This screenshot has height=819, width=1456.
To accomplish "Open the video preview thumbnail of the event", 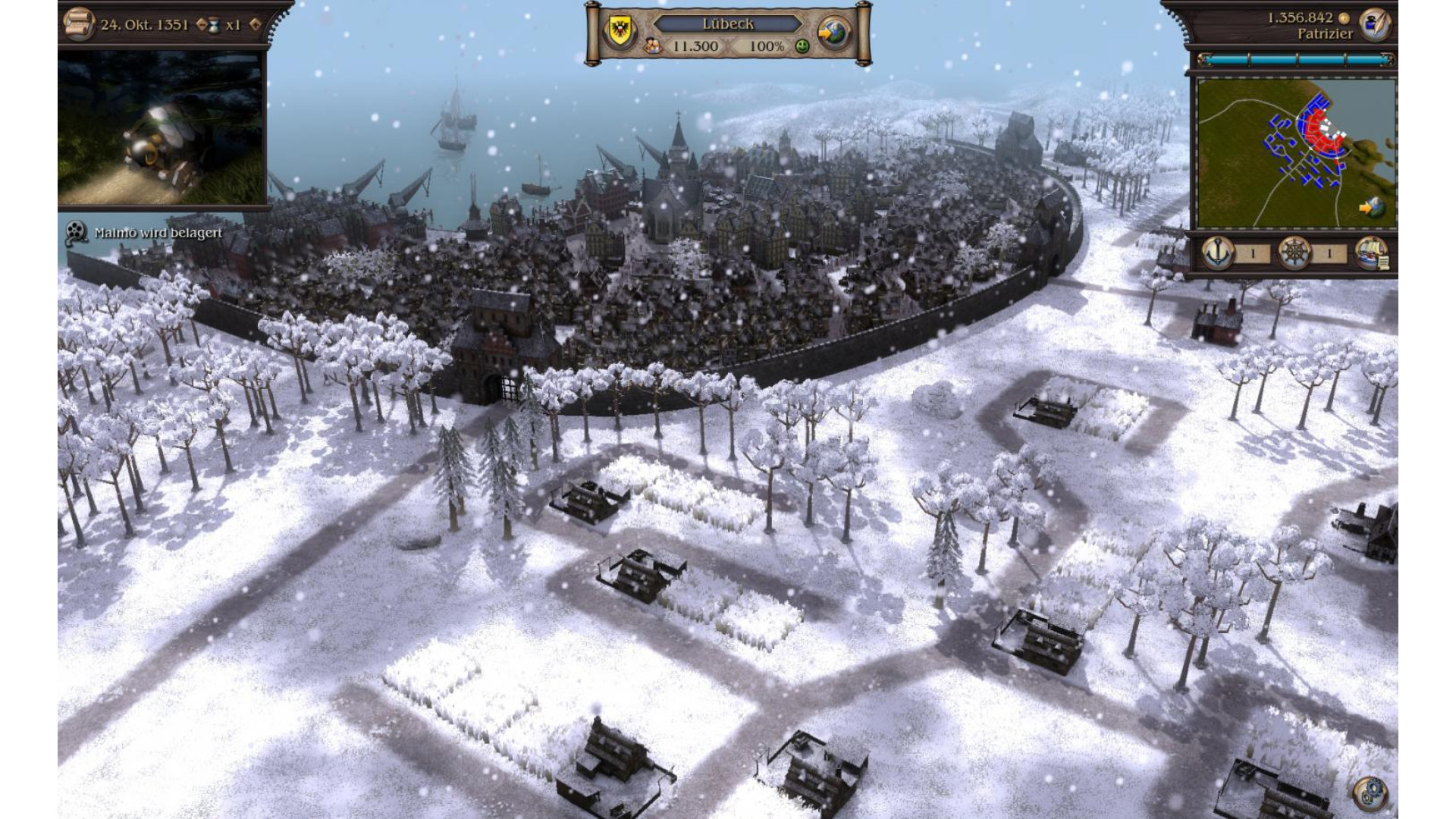I will pyautogui.click(x=162, y=127).
